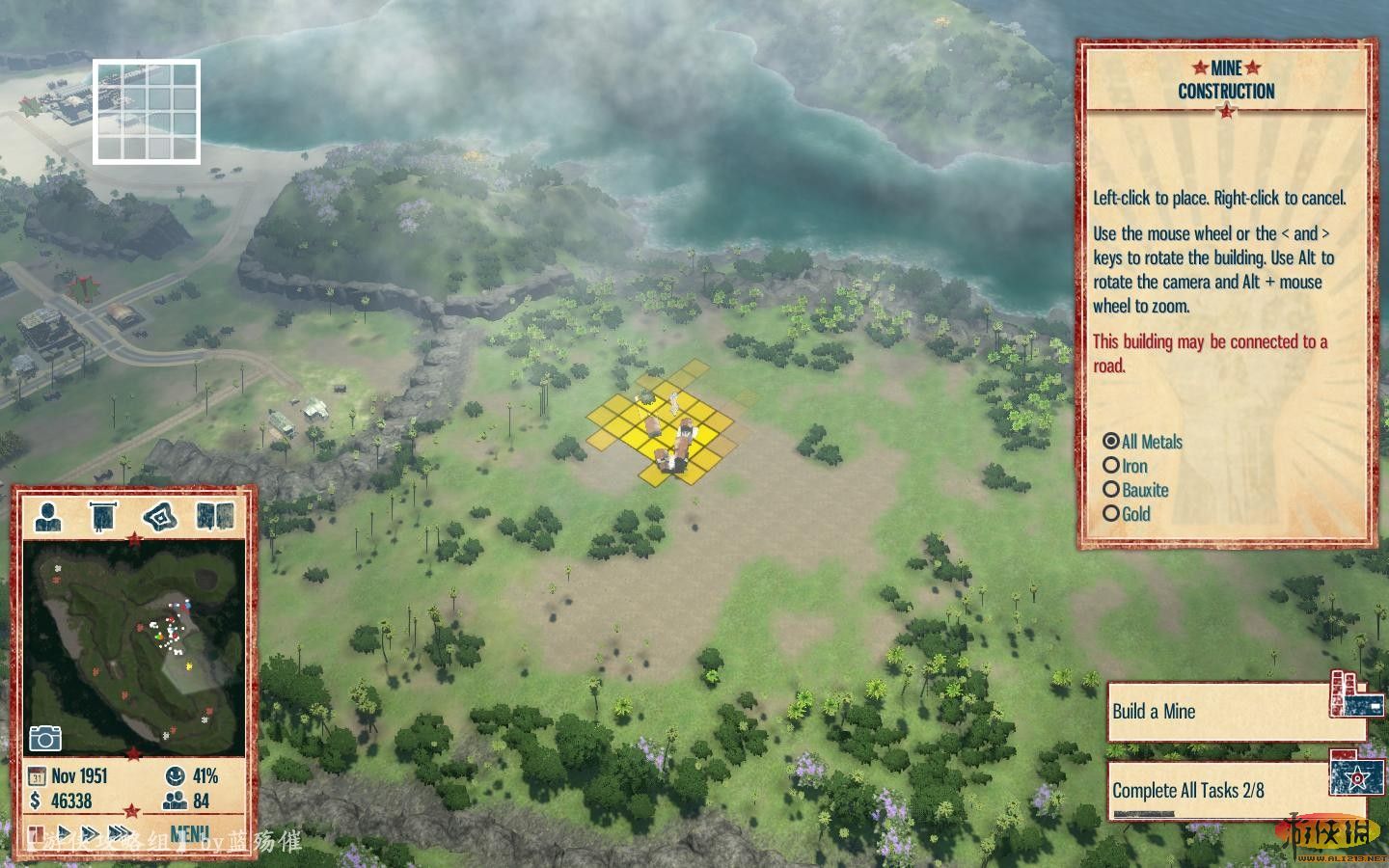Click the camera icon on the minimap
This screenshot has height=868, width=1389.
pos(45,739)
